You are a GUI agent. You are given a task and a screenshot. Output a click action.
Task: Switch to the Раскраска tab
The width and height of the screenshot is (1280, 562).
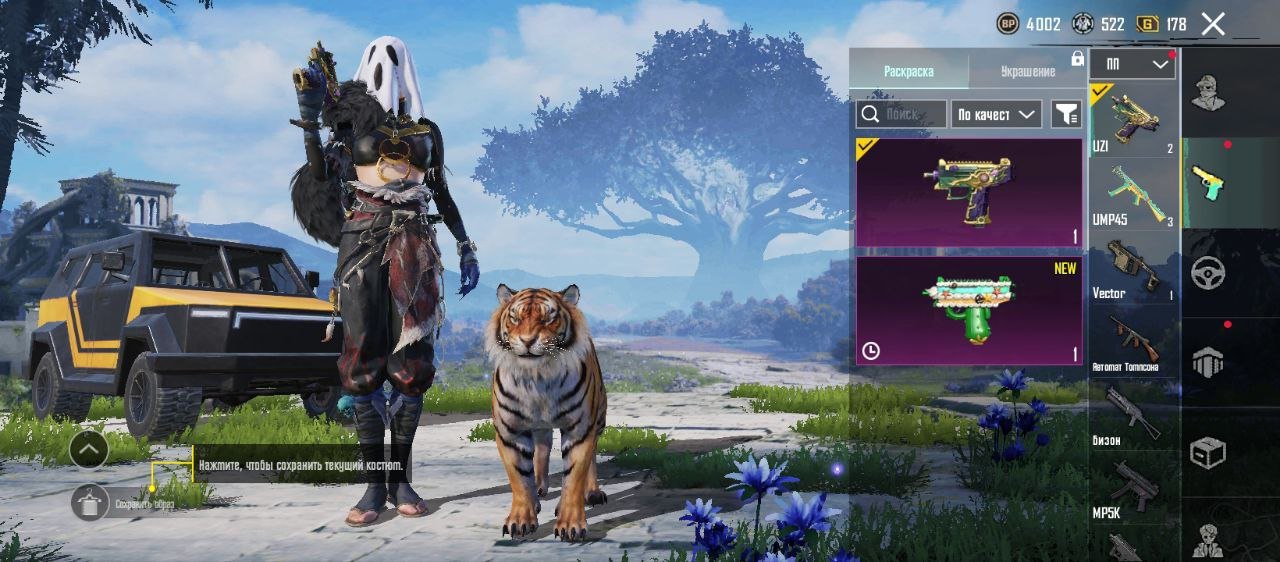coord(908,71)
